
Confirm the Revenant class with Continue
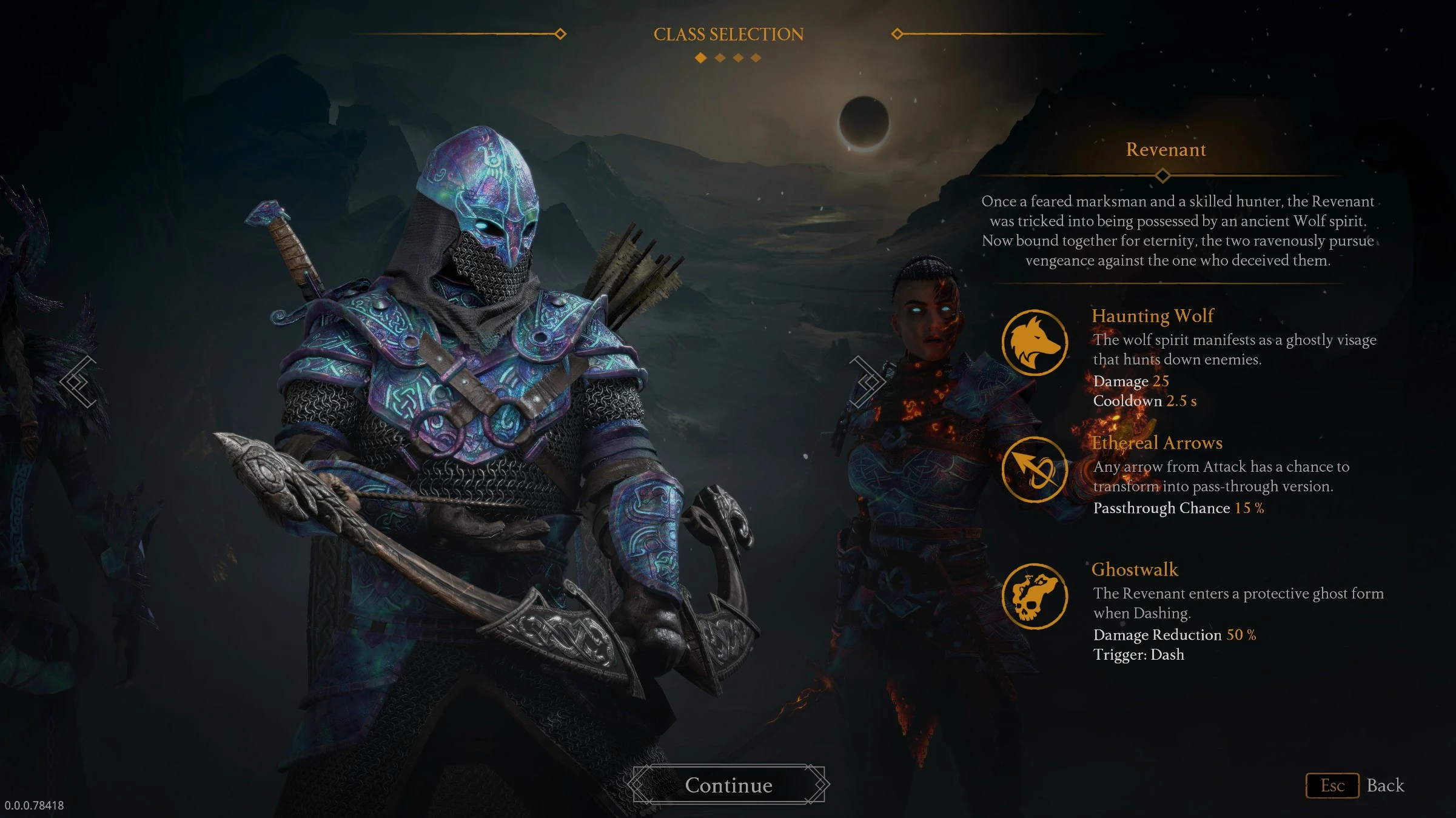point(729,785)
